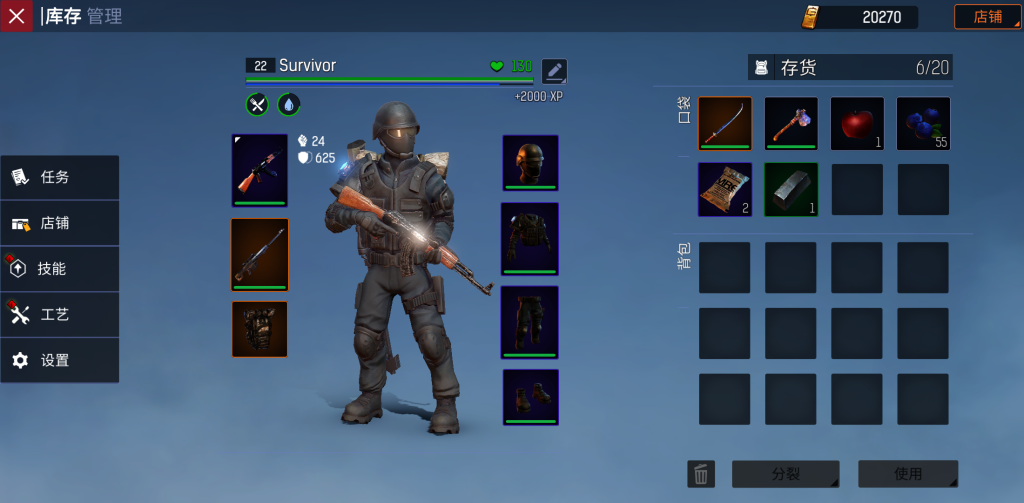Open the 任务 quests menu
Image resolution: width=1024 pixels, height=503 pixels.
pos(60,178)
